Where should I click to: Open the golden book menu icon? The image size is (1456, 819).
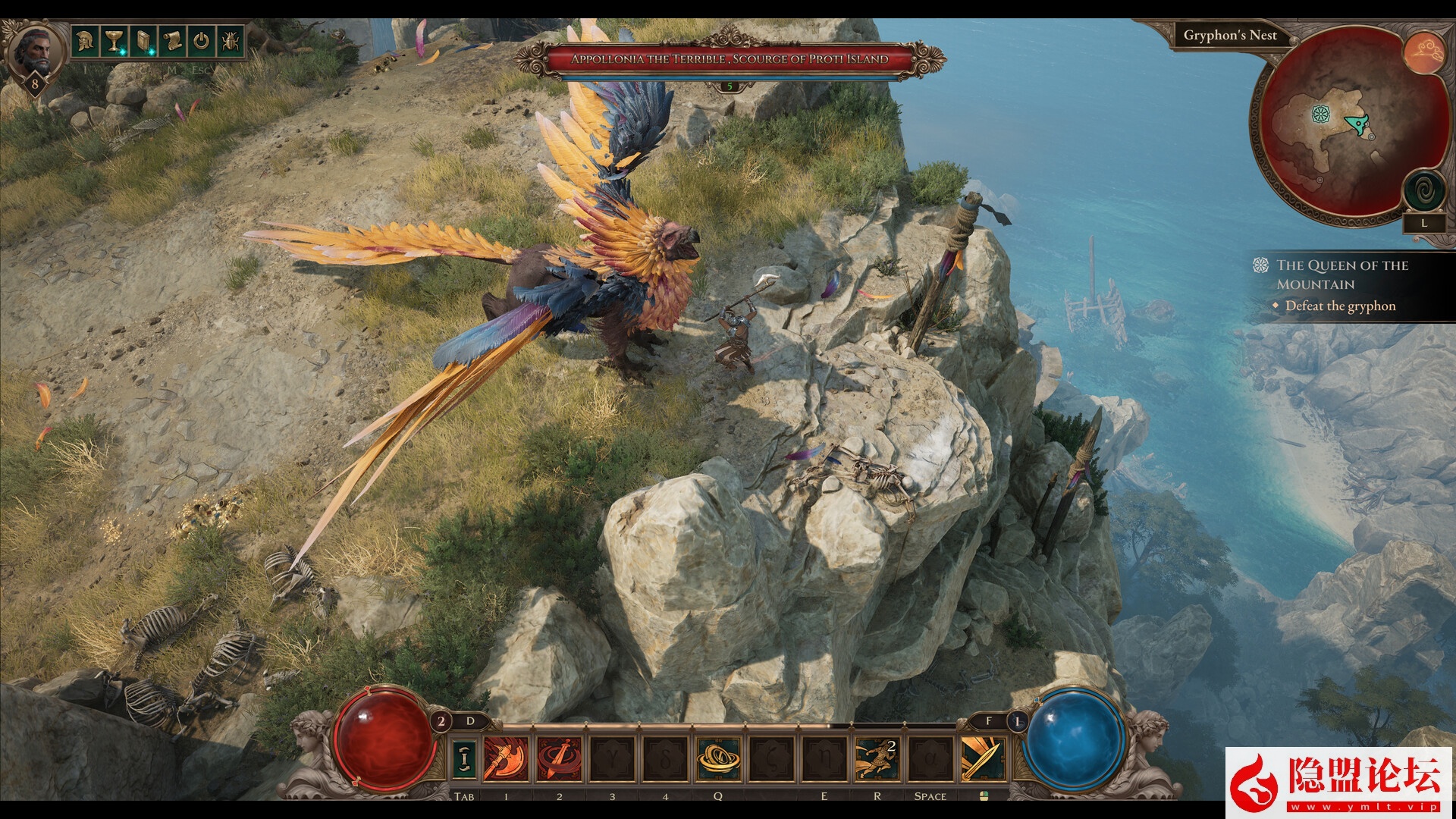143,40
